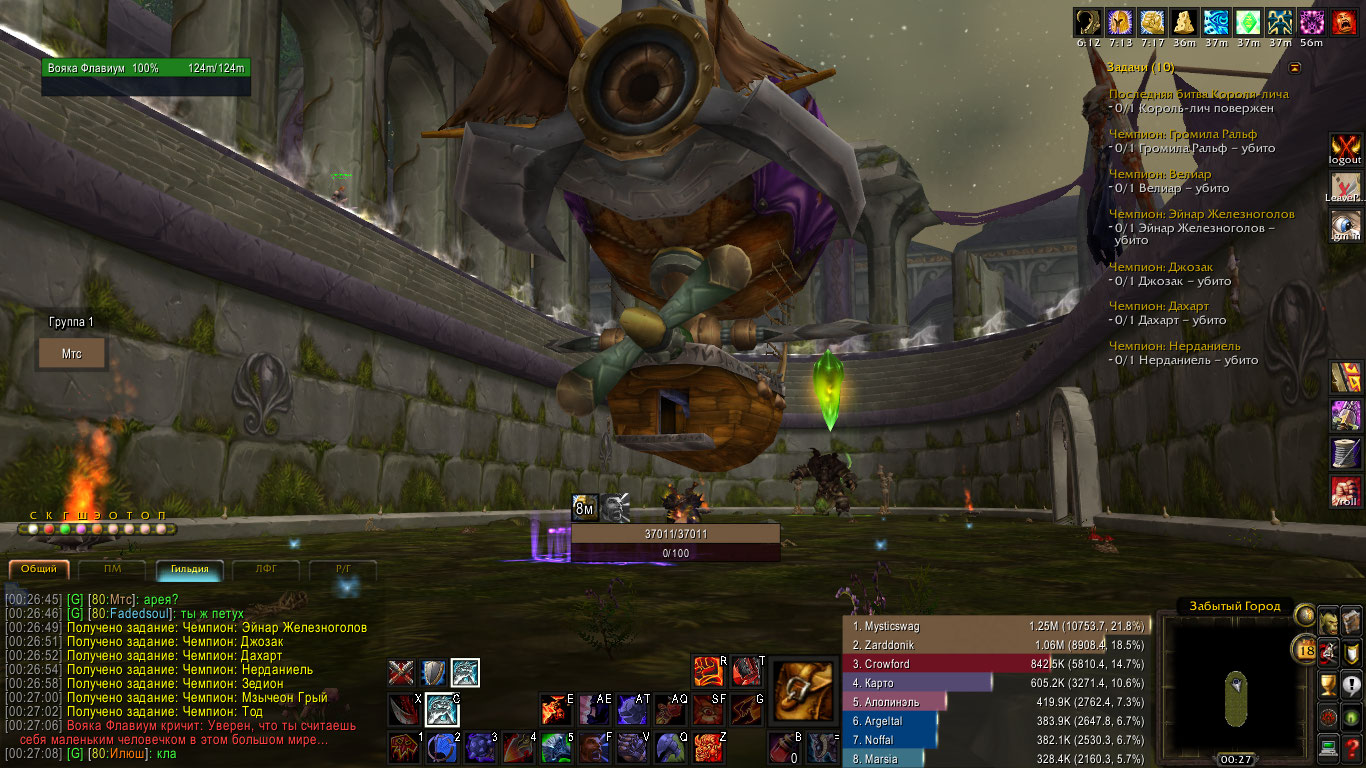Use the red potion on B
Image resolution: width=1366 pixels, height=768 pixels.
pyautogui.click(x=783, y=747)
